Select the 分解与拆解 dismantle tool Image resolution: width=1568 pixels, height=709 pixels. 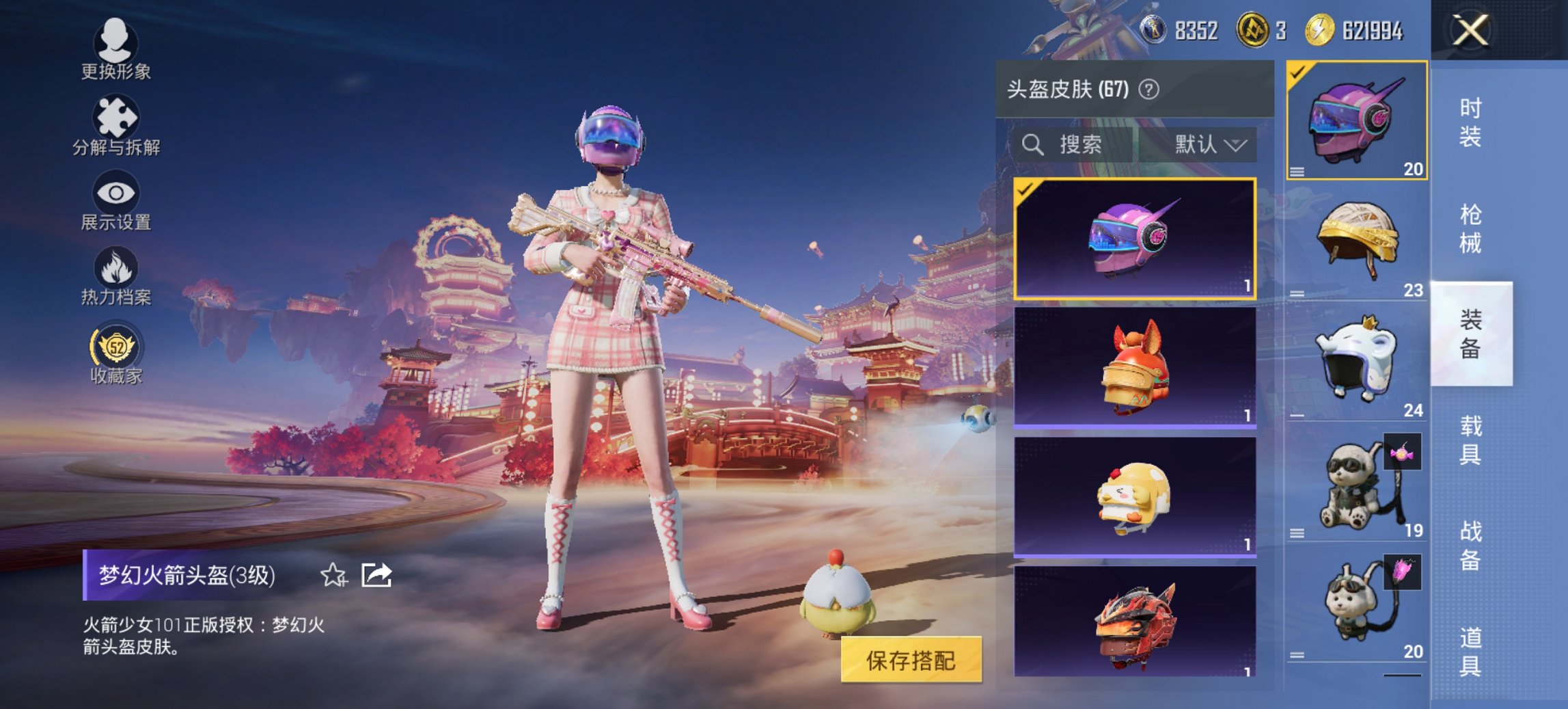point(115,126)
